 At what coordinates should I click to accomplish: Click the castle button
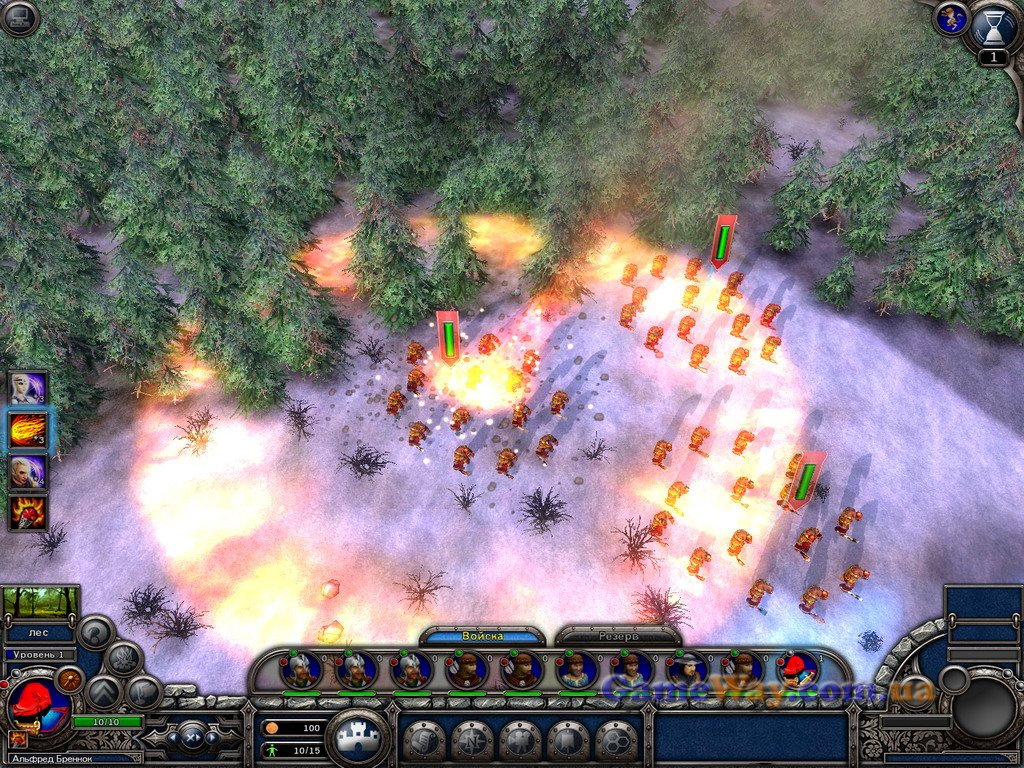pyautogui.click(x=357, y=738)
